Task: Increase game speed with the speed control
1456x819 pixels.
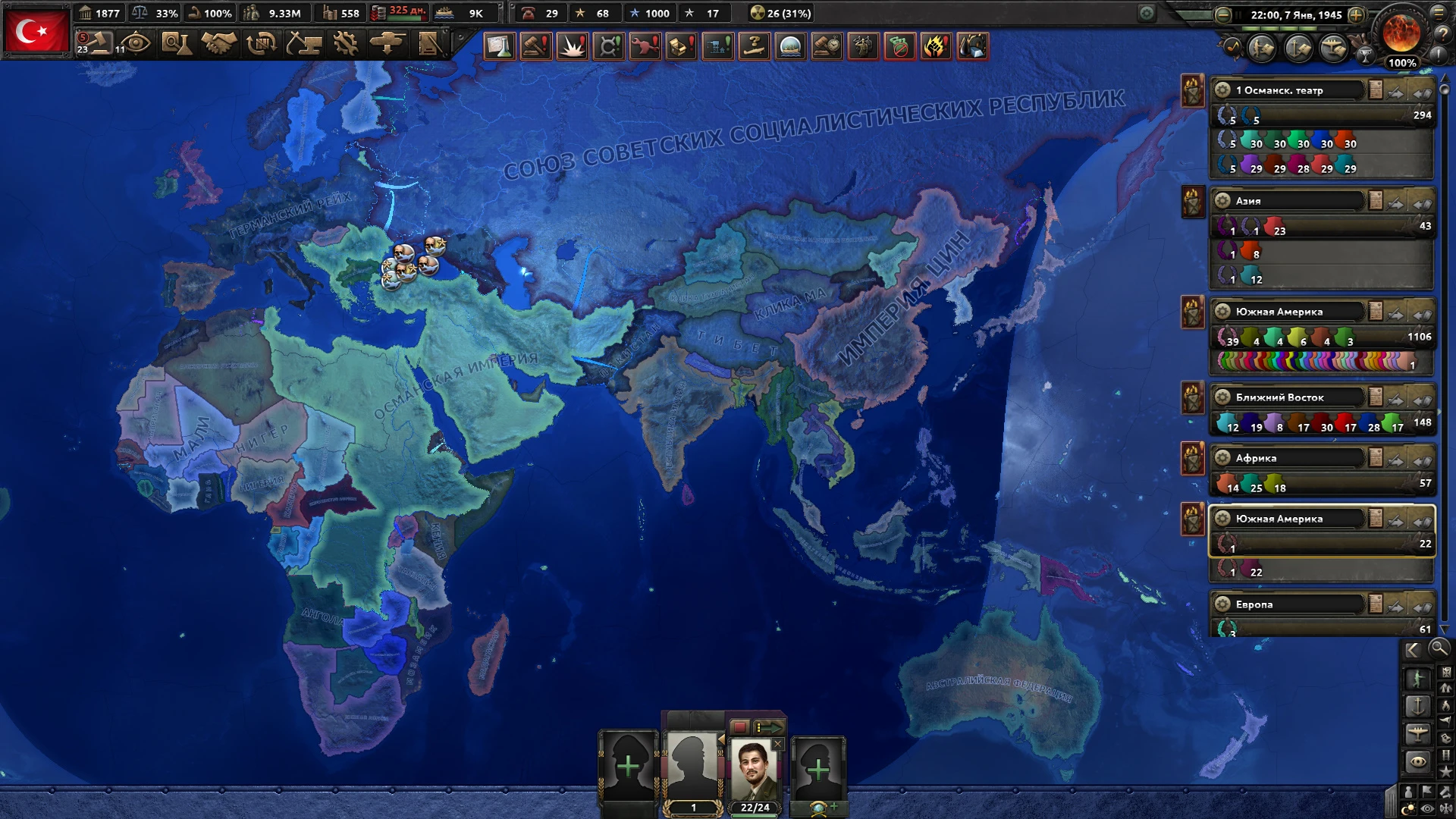Action: (1357, 14)
